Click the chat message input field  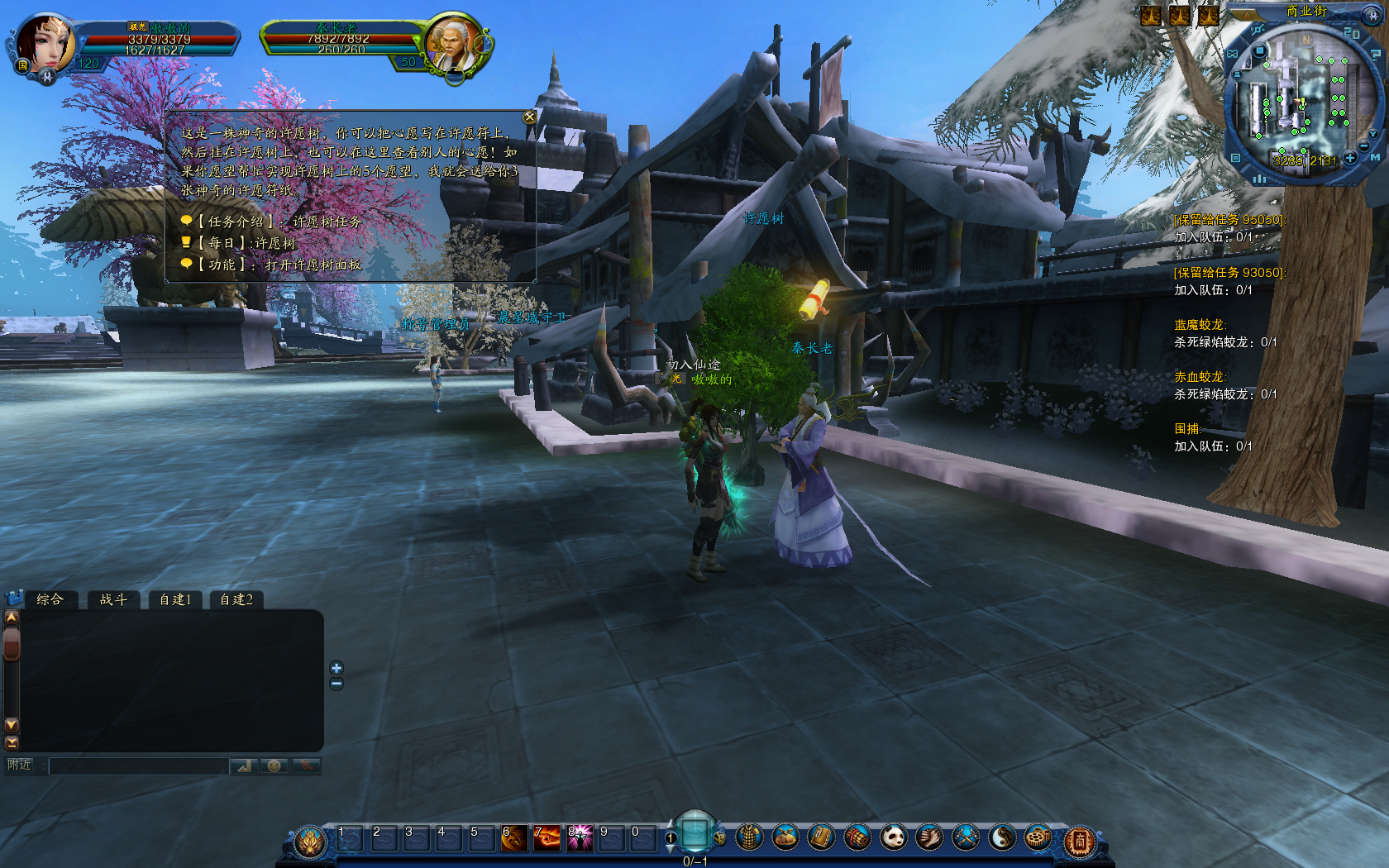tap(138, 766)
